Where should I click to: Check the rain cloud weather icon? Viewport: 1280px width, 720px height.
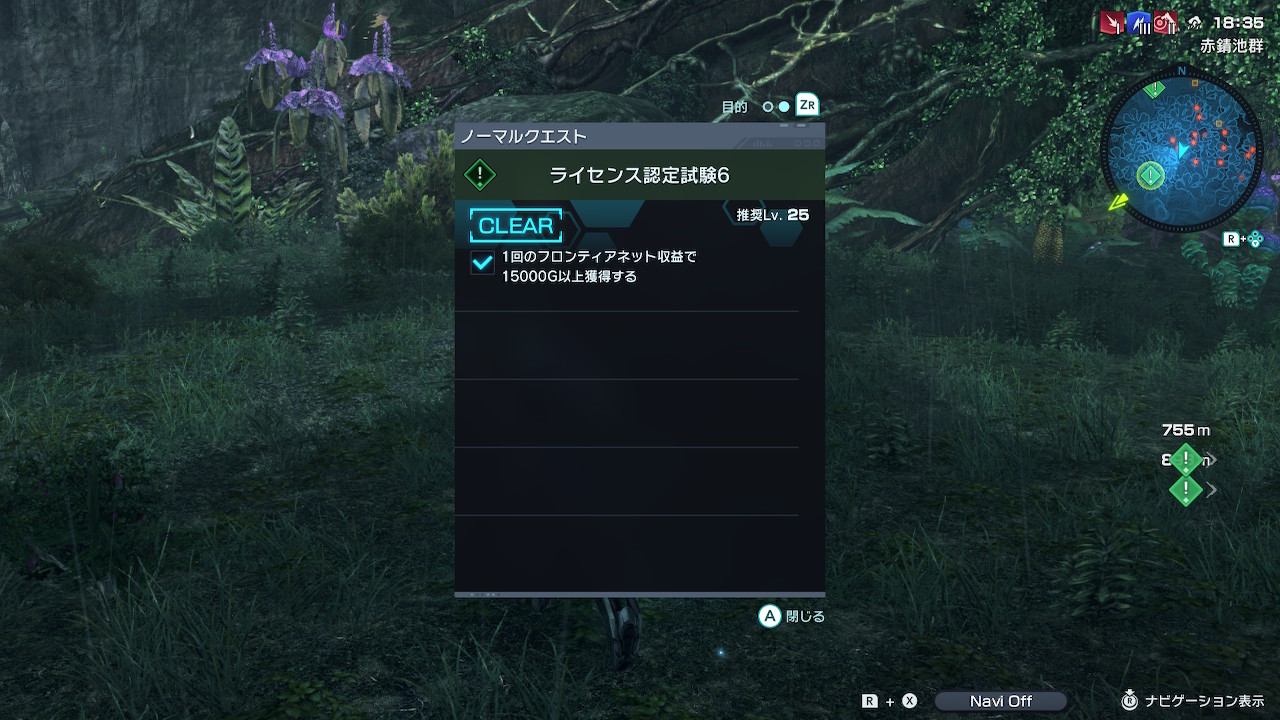(1194, 23)
